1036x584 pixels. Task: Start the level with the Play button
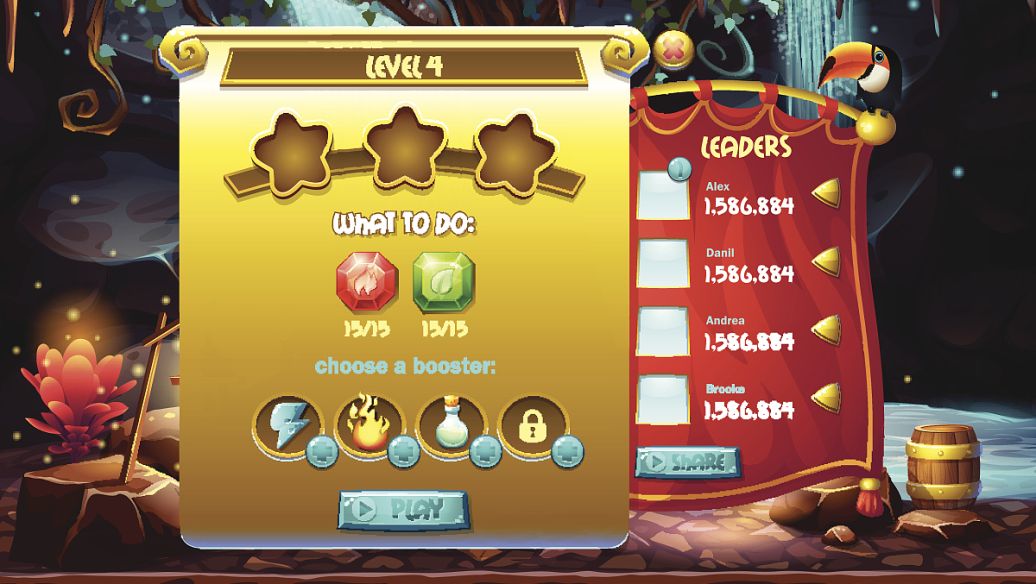click(403, 510)
